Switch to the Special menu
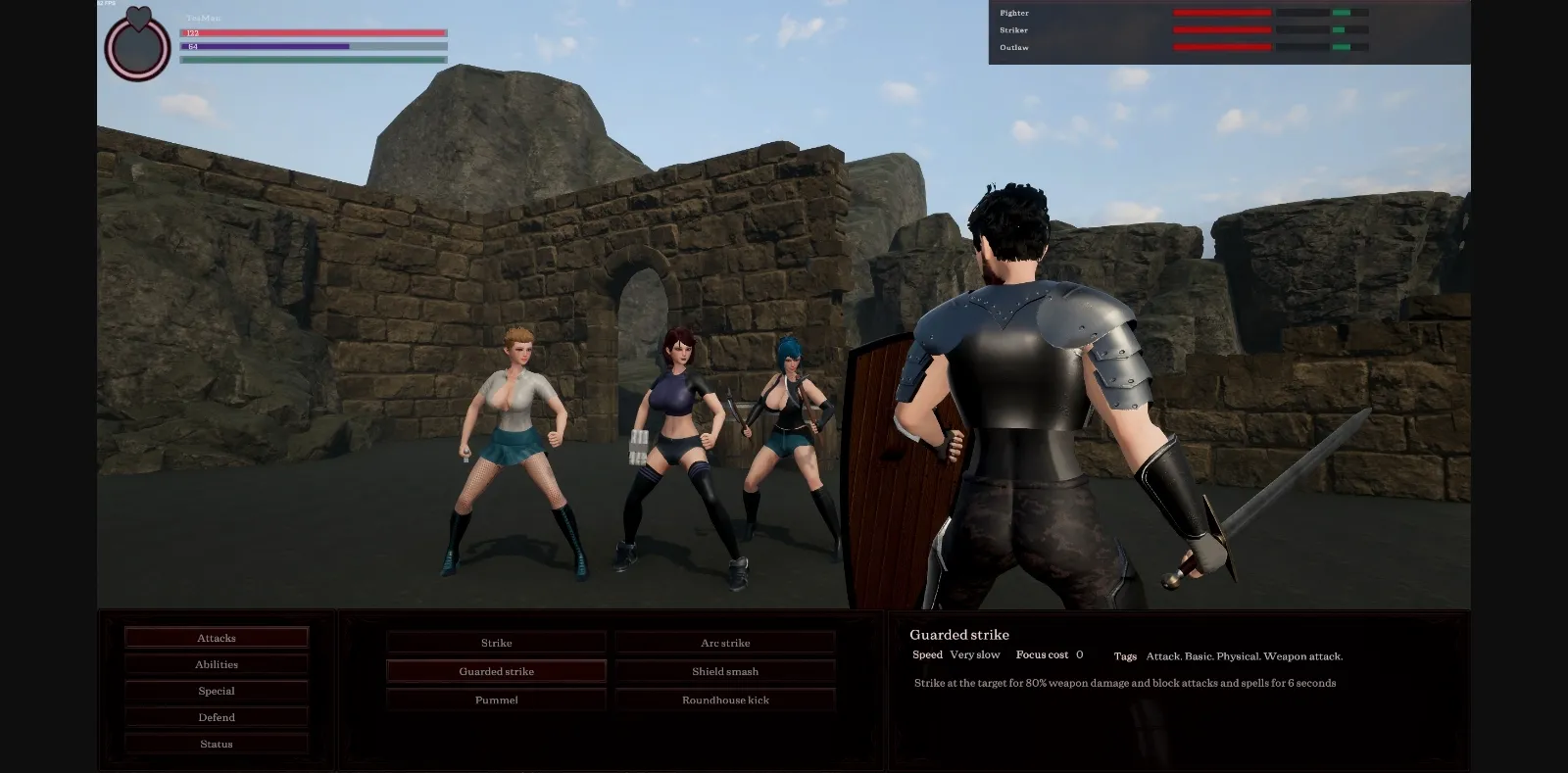1568x773 pixels. click(216, 690)
